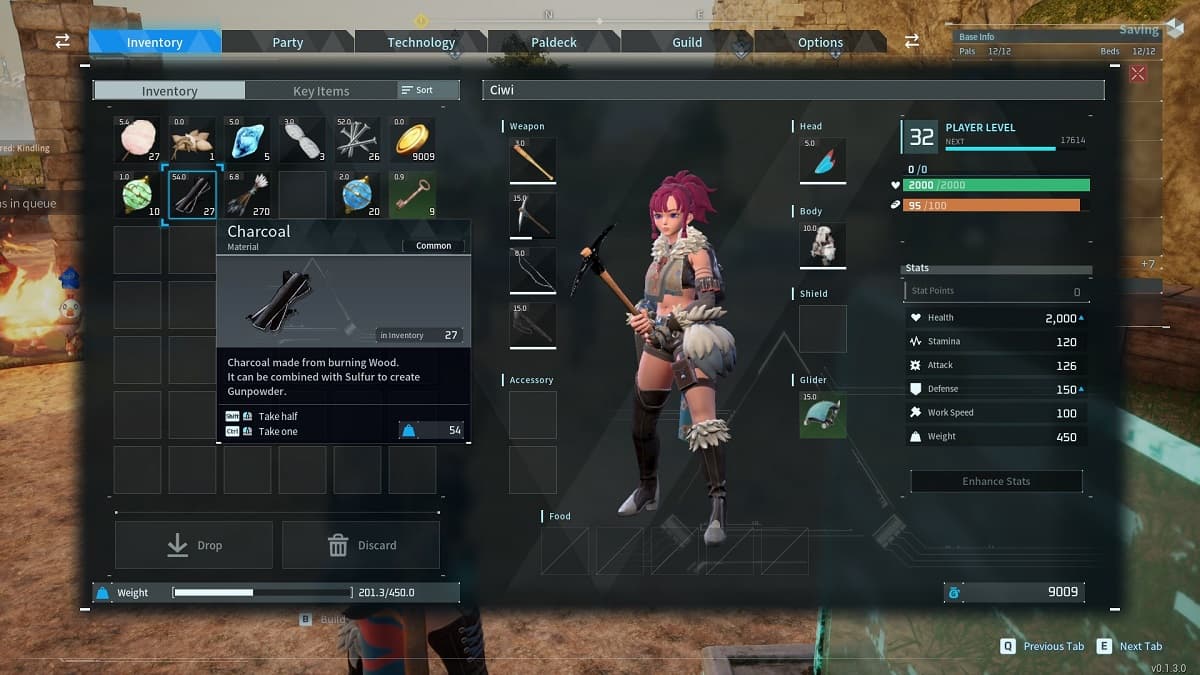Discard the selected item
The image size is (1200, 675).
point(361,545)
